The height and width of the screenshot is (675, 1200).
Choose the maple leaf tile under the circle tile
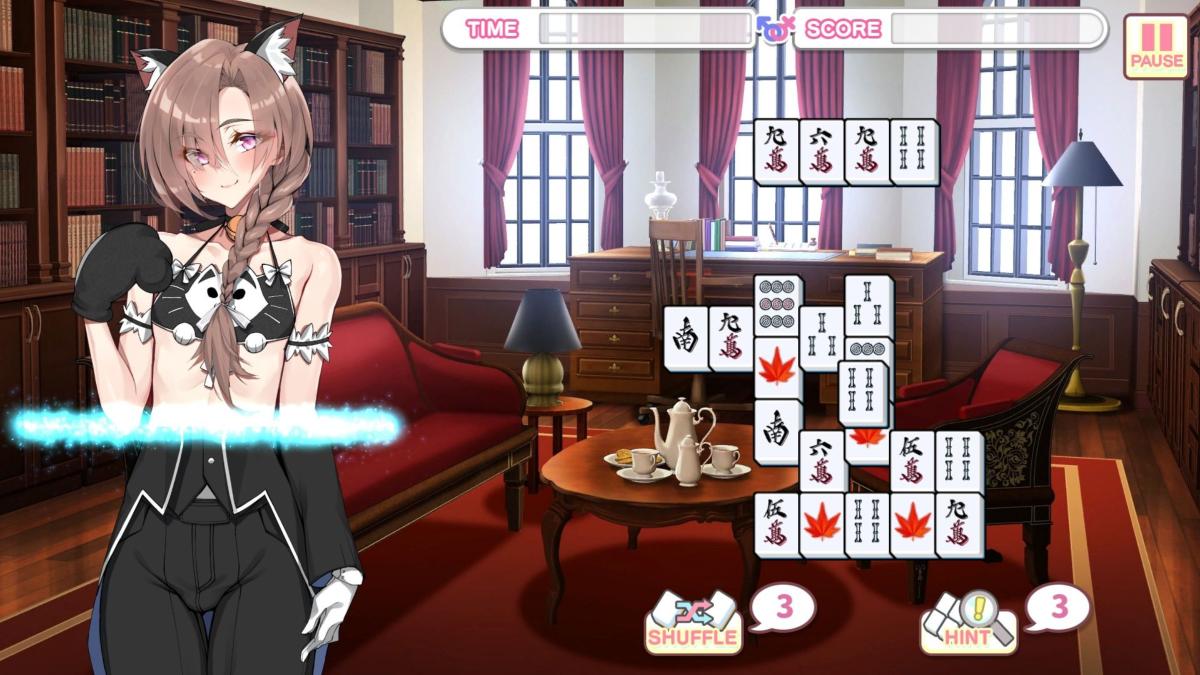click(778, 368)
